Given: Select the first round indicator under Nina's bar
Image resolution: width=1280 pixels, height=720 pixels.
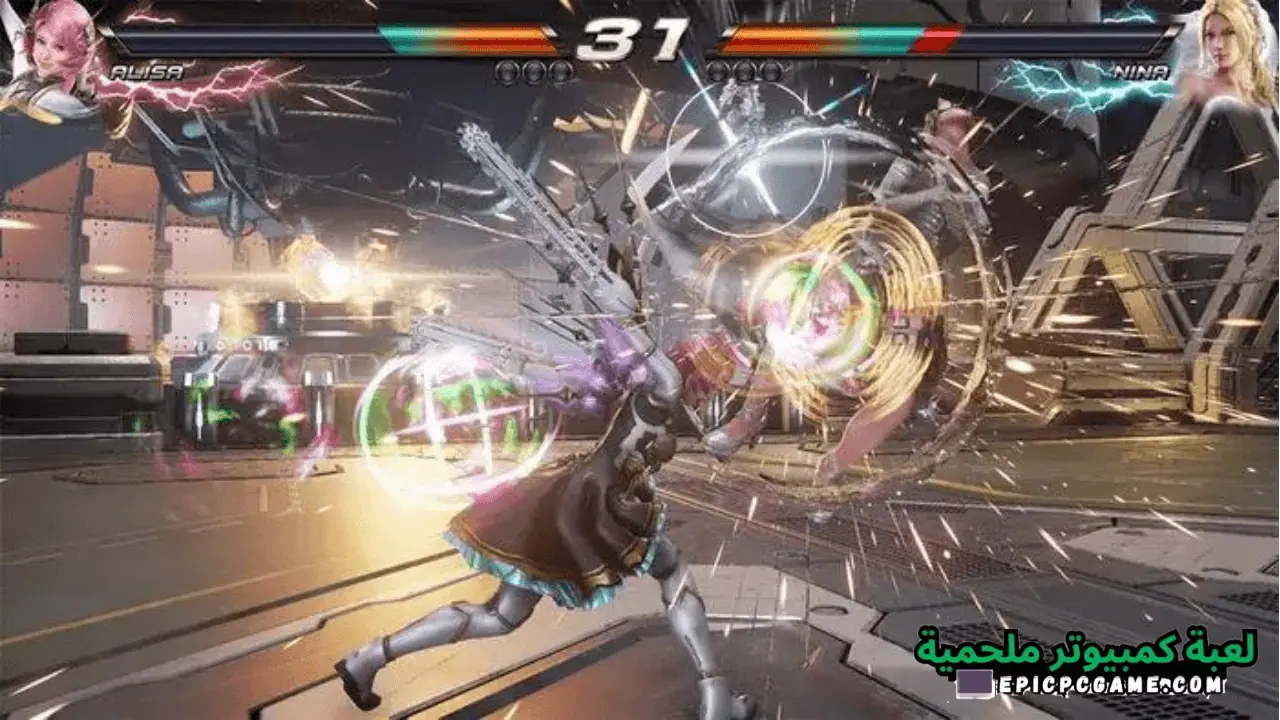Looking at the screenshot, I should [x=719, y=70].
